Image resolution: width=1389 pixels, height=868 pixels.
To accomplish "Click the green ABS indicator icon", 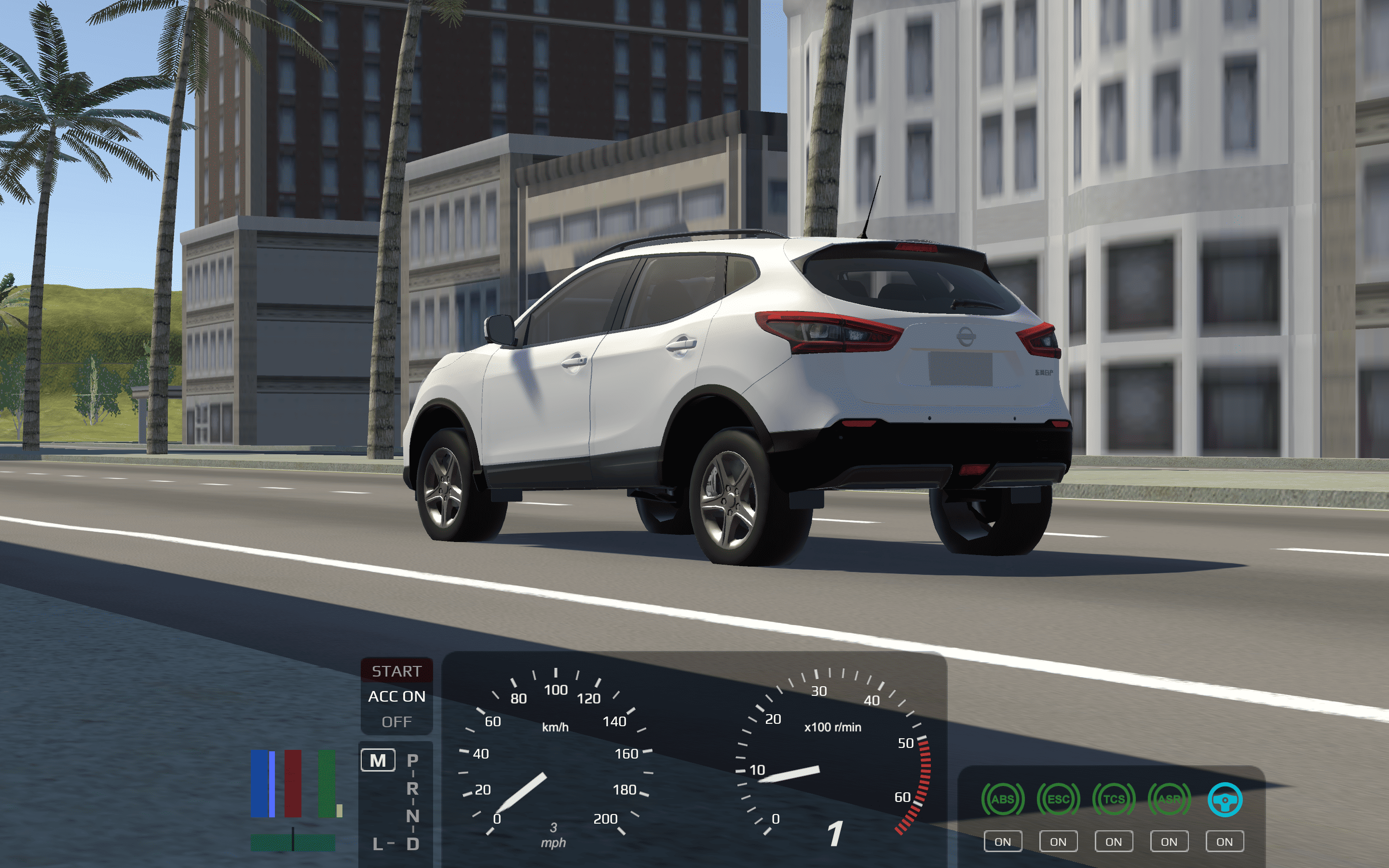I will coord(1003,798).
